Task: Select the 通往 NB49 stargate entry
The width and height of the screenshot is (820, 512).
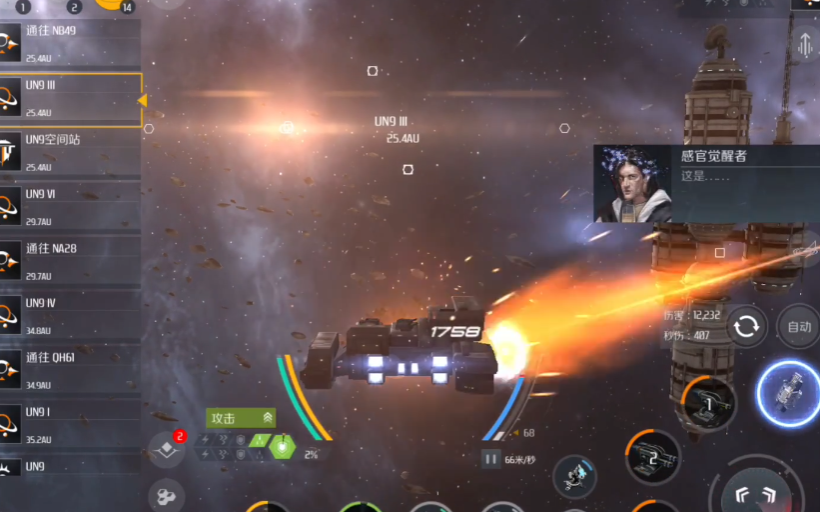Action: click(x=70, y=43)
